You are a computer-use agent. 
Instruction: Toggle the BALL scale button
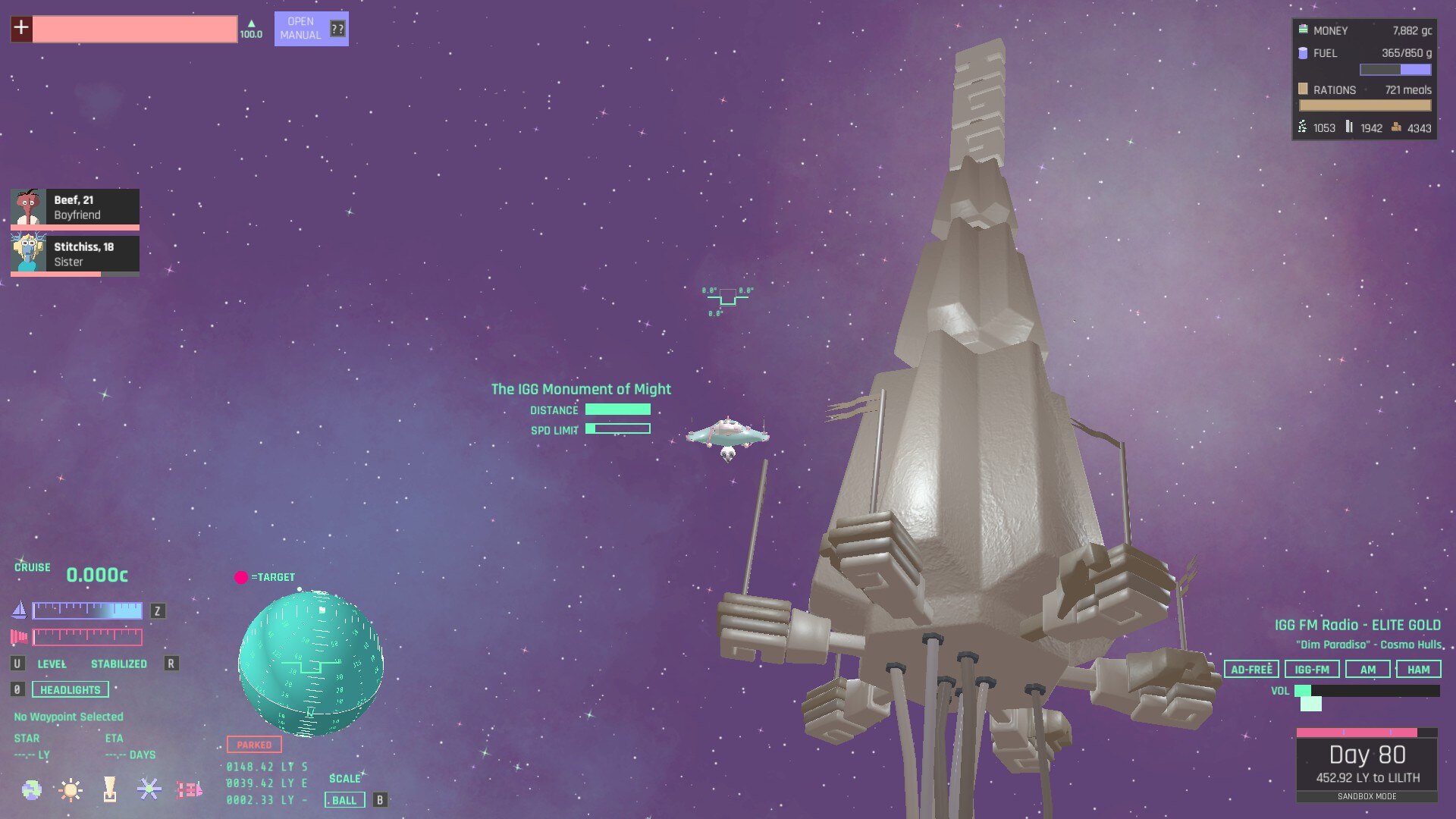[344, 800]
